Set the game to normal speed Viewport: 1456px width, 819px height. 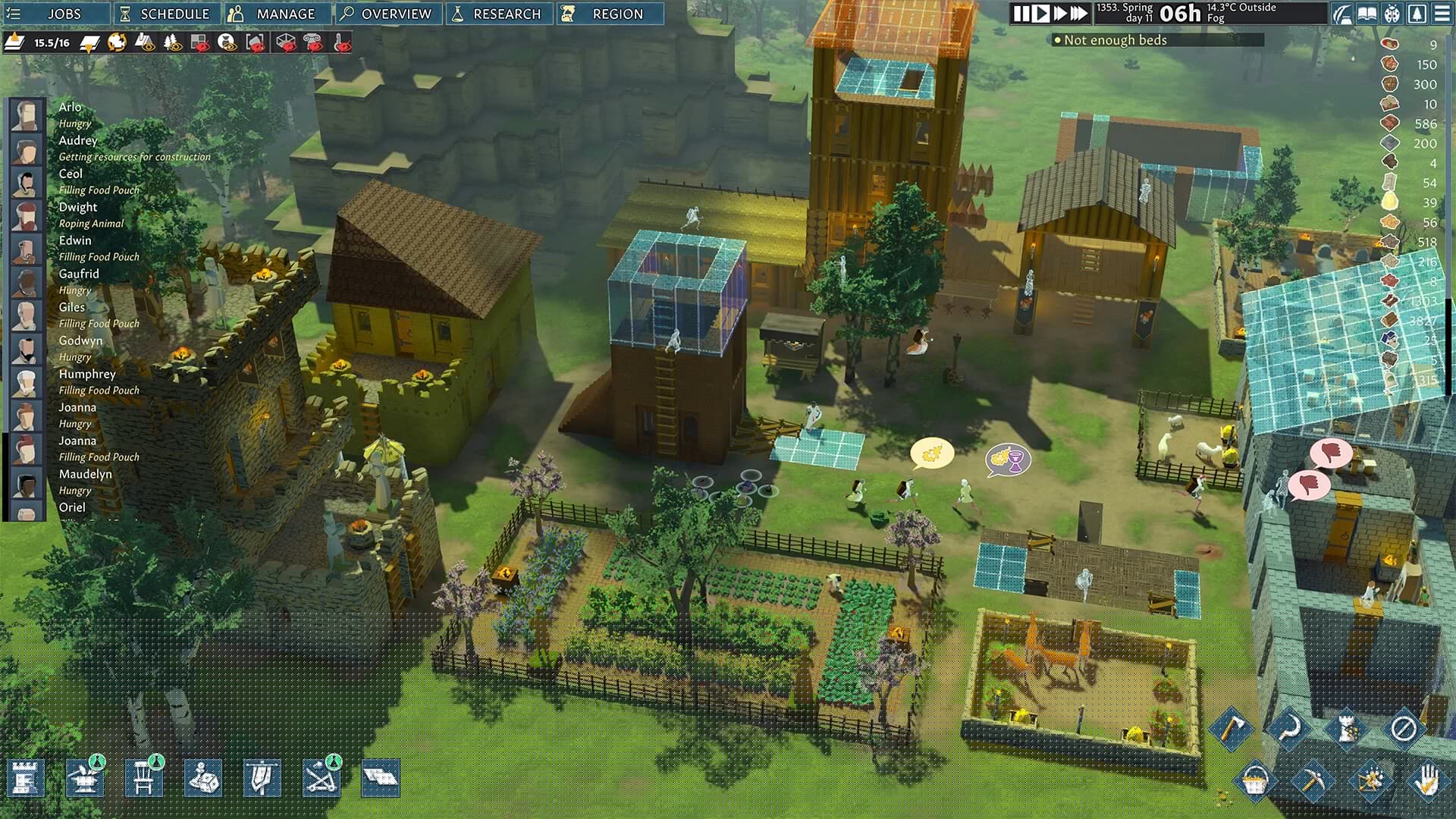(1042, 14)
